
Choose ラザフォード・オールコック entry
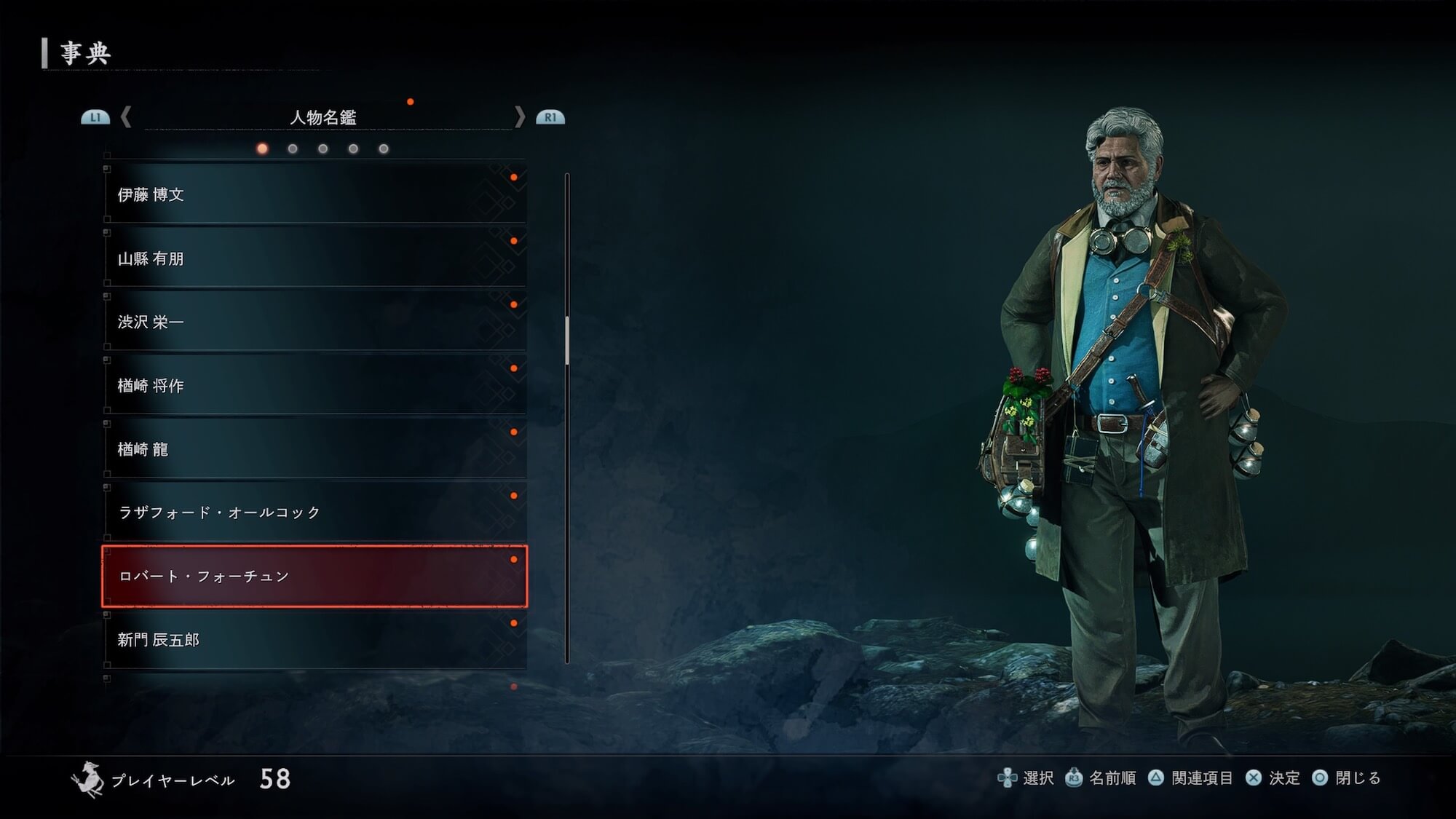(314, 513)
